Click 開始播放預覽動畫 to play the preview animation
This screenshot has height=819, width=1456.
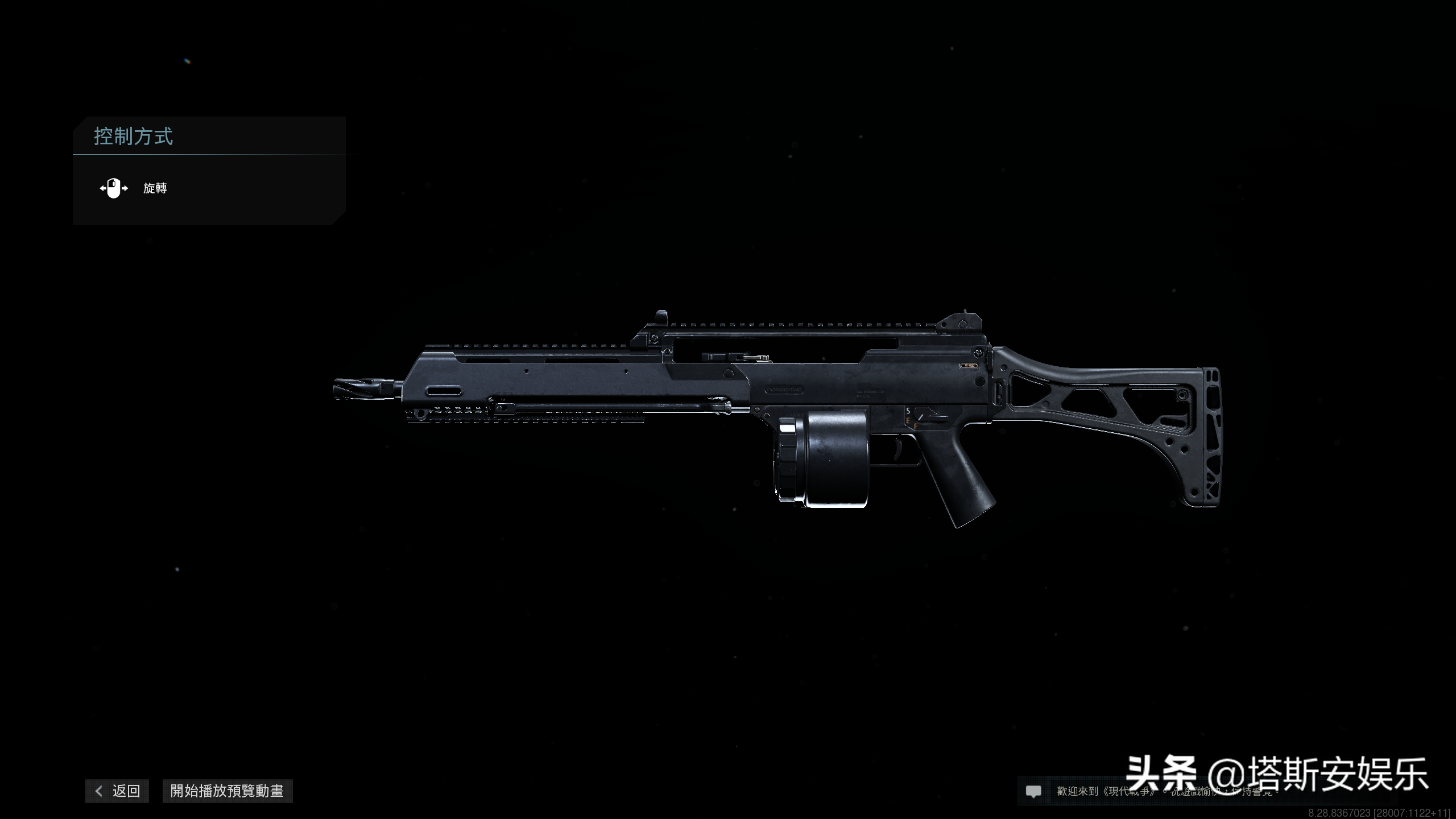(x=227, y=791)
